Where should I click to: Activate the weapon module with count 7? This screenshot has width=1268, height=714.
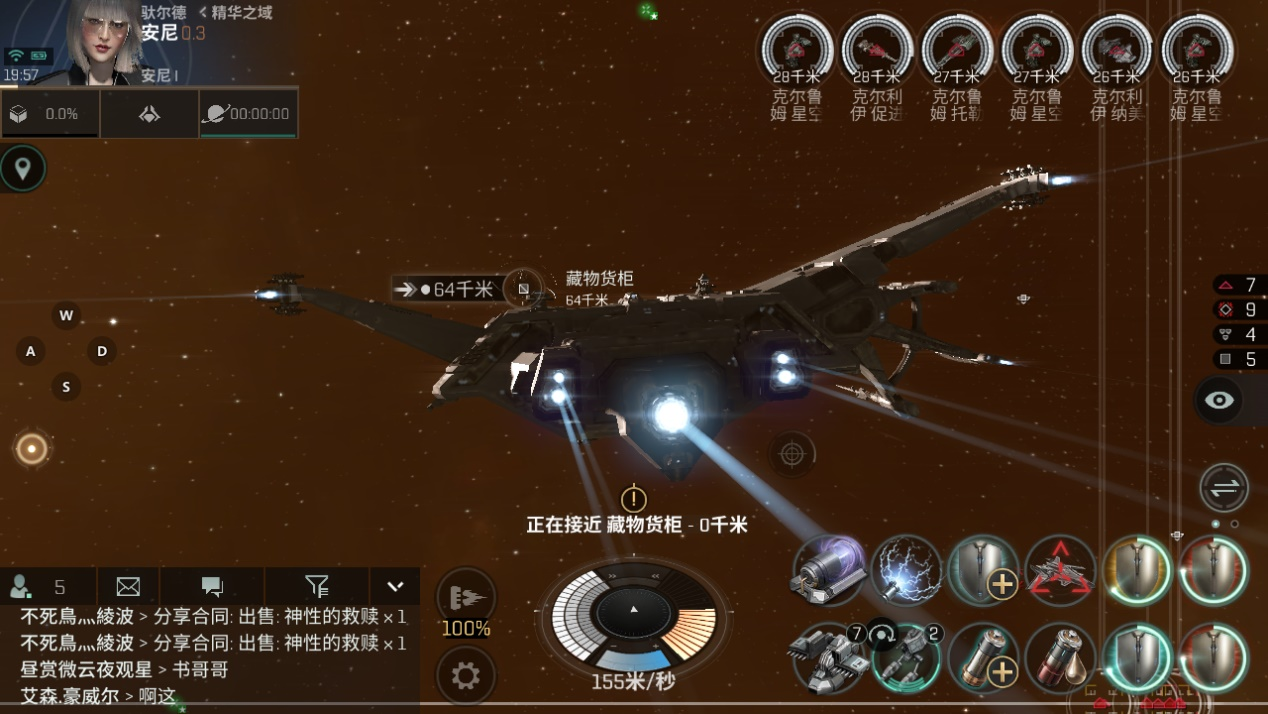pyautogui.click(x=828, y=658)
